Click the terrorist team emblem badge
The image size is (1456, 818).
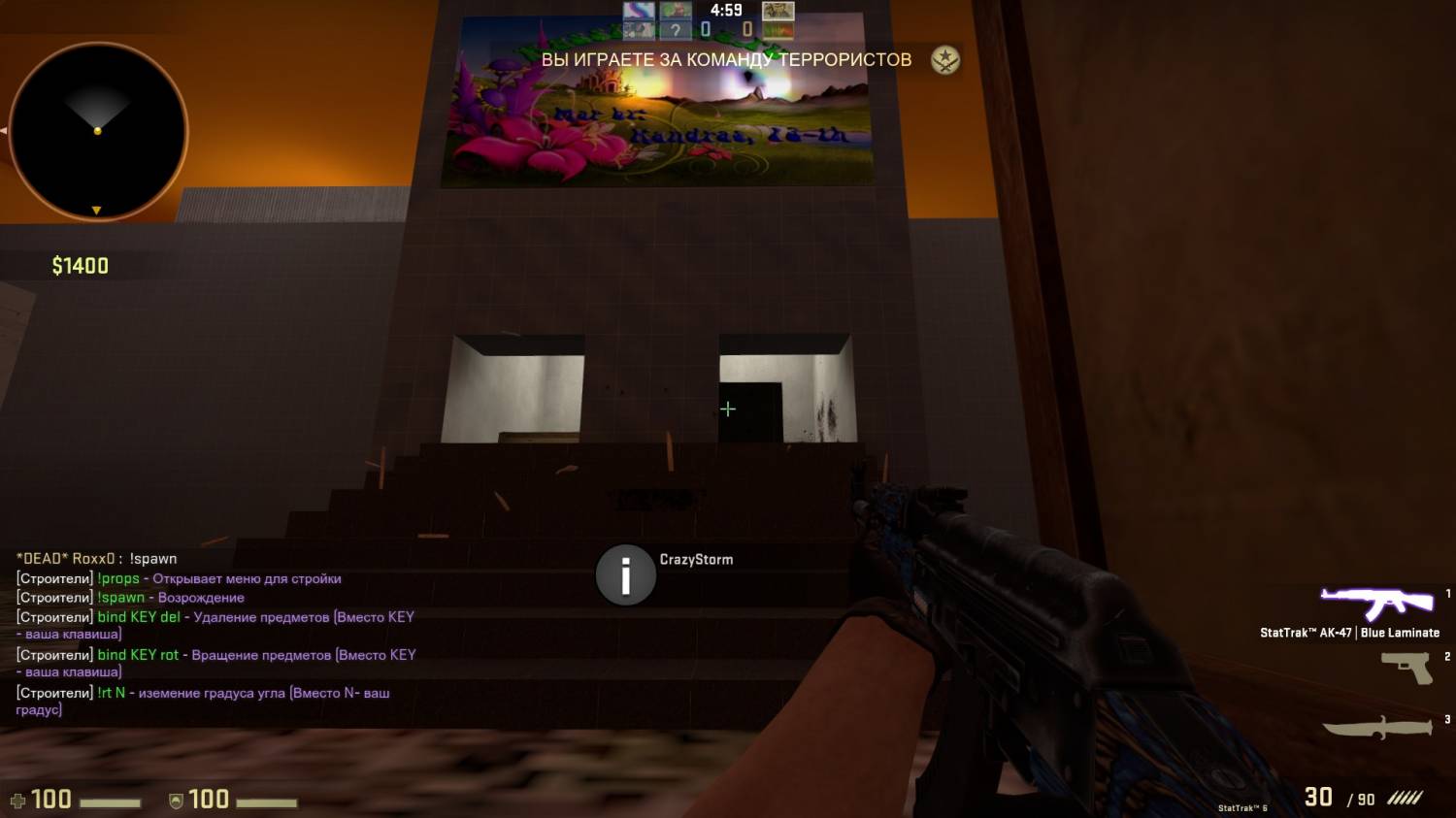click(x=944, y=60)
